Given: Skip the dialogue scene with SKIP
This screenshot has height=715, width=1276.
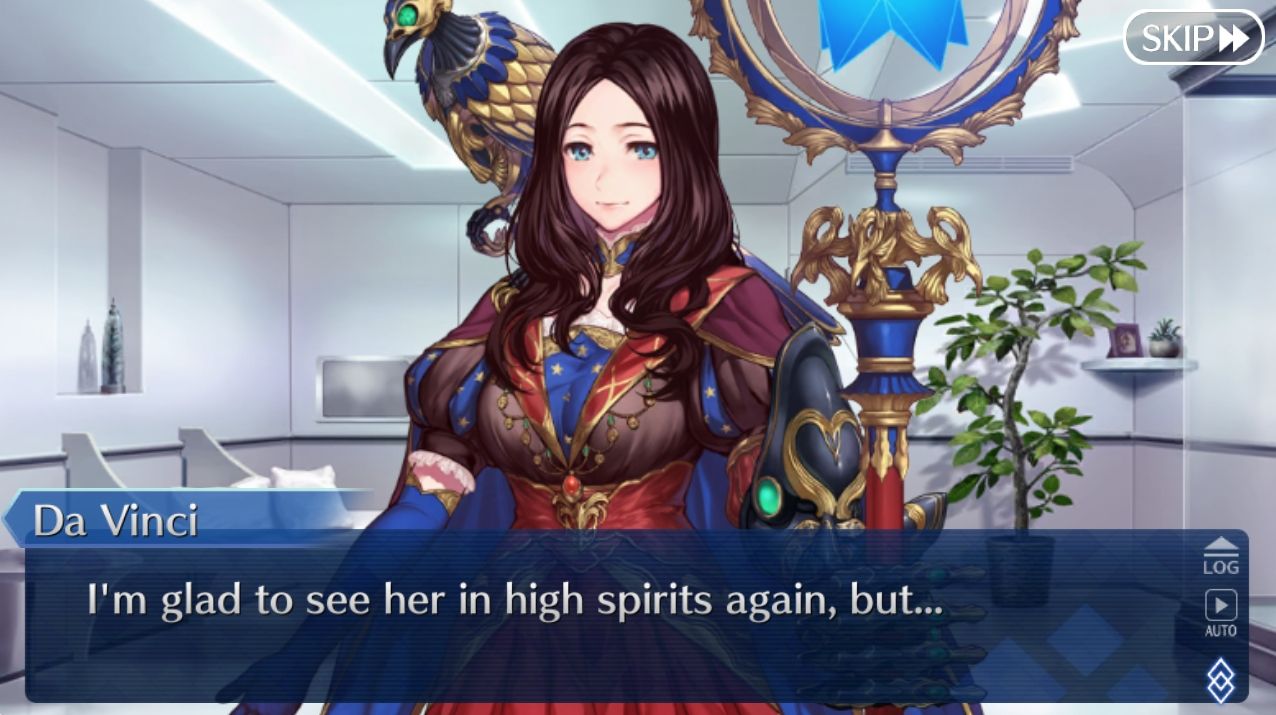Looking at the screenshot, I should tap(1193, 38).
